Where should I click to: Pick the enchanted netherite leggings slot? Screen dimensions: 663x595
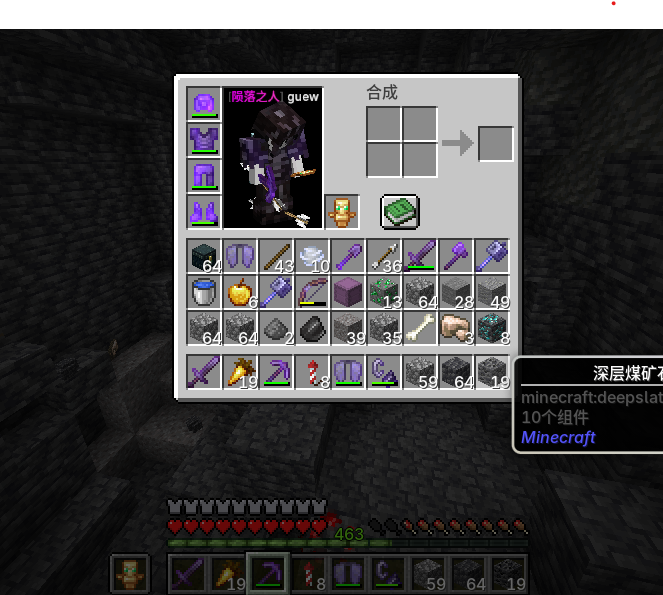click(204, 176)
